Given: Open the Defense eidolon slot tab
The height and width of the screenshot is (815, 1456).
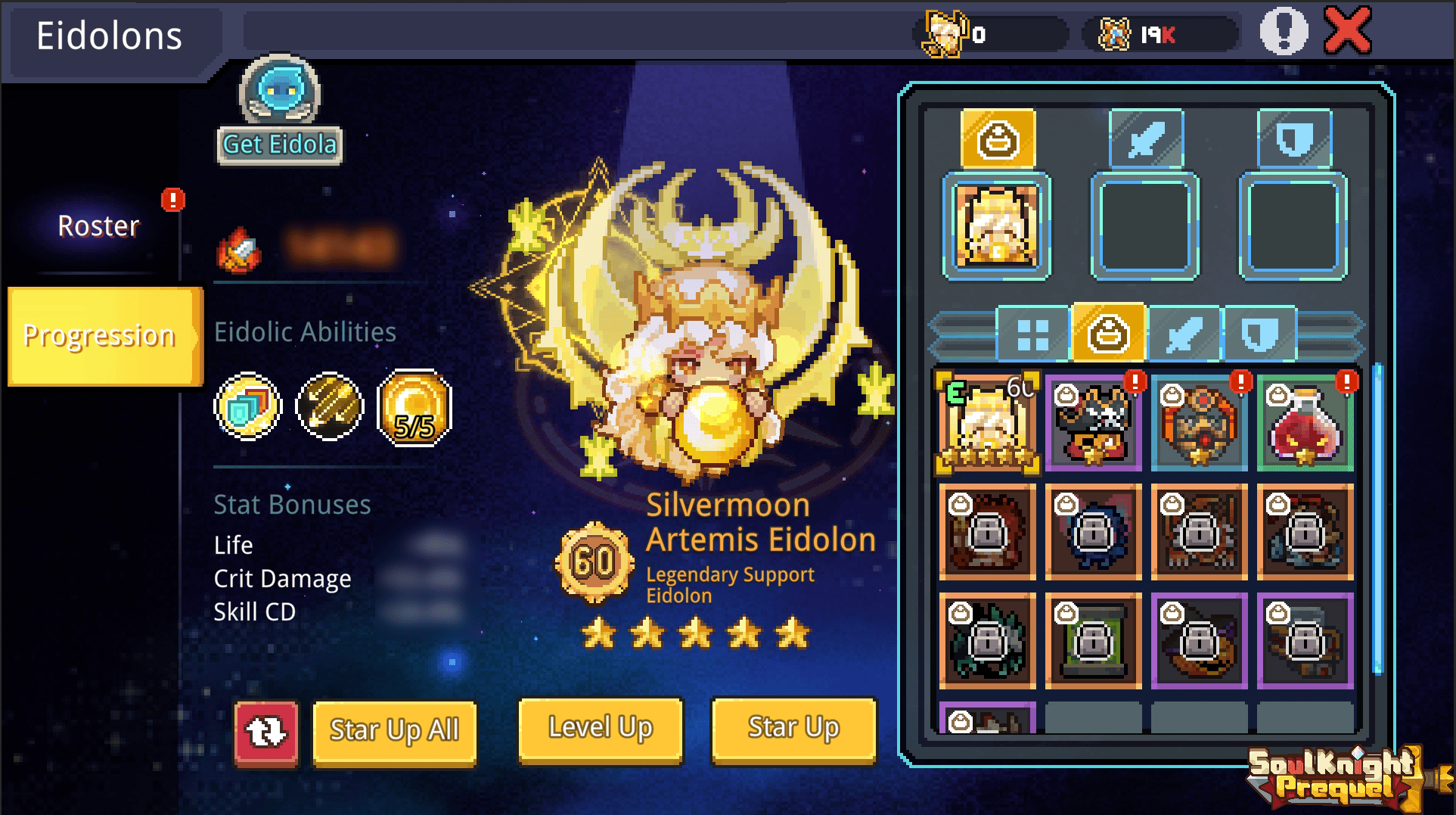Looking at the screenshot, I should [x=1292, y=139].
